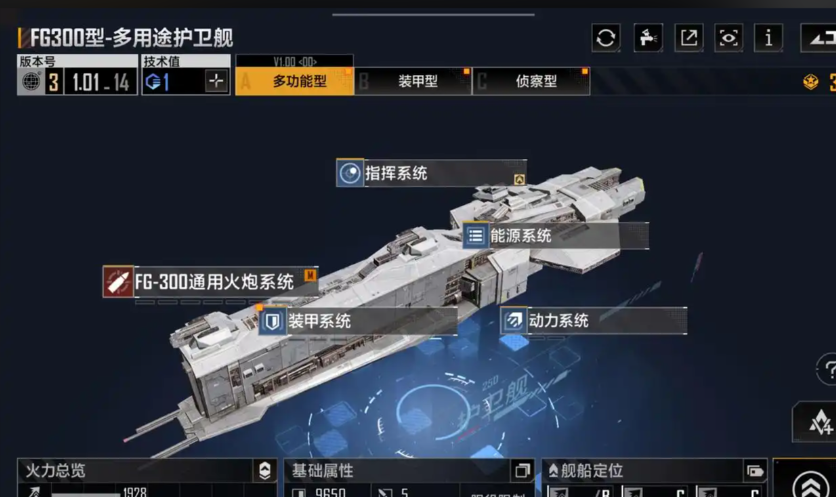
Task: Open the ship info 'i' button
Action: pos(769,38)
